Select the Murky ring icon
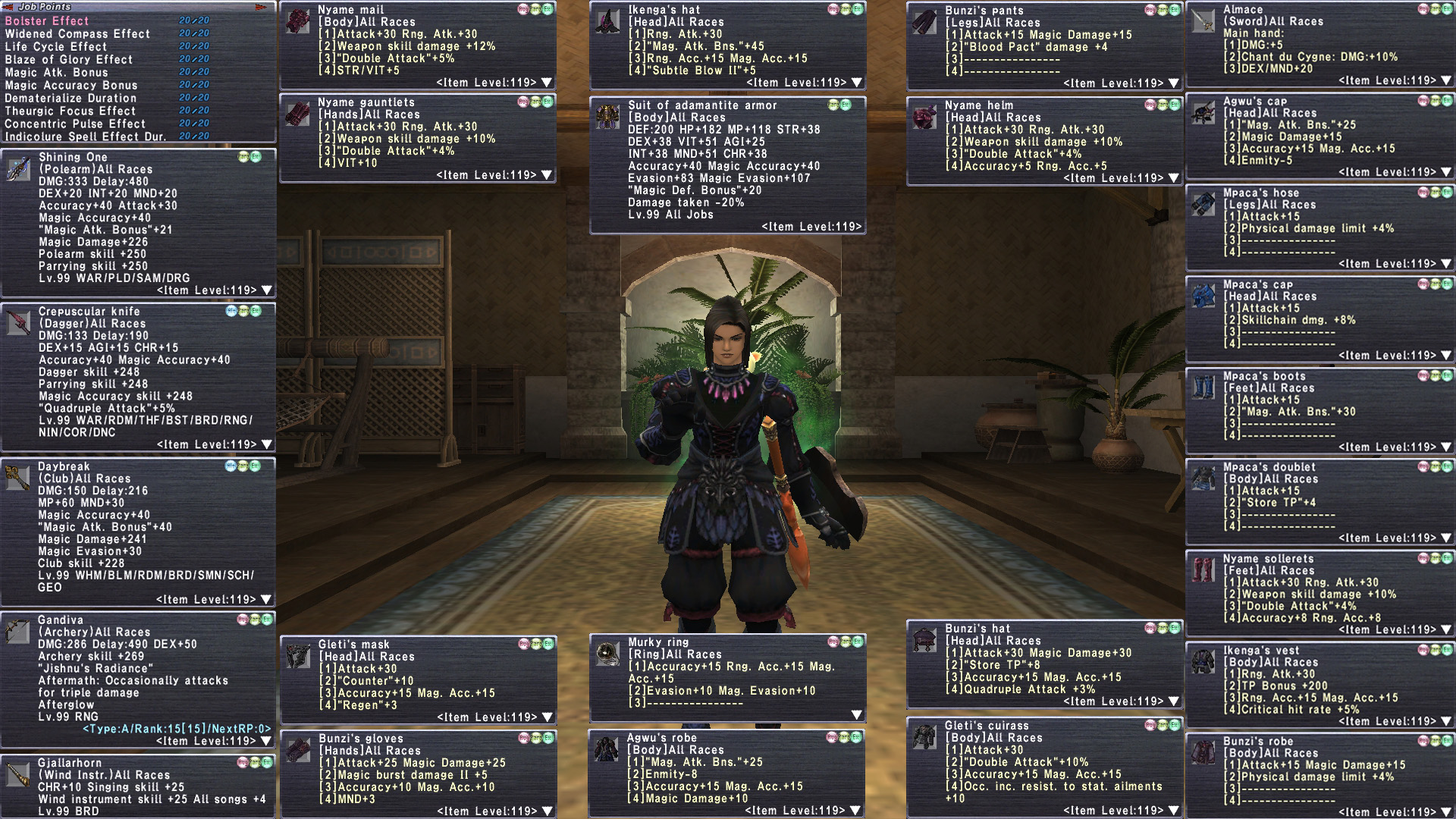The image size is (1456, 819). click(607, 653)
